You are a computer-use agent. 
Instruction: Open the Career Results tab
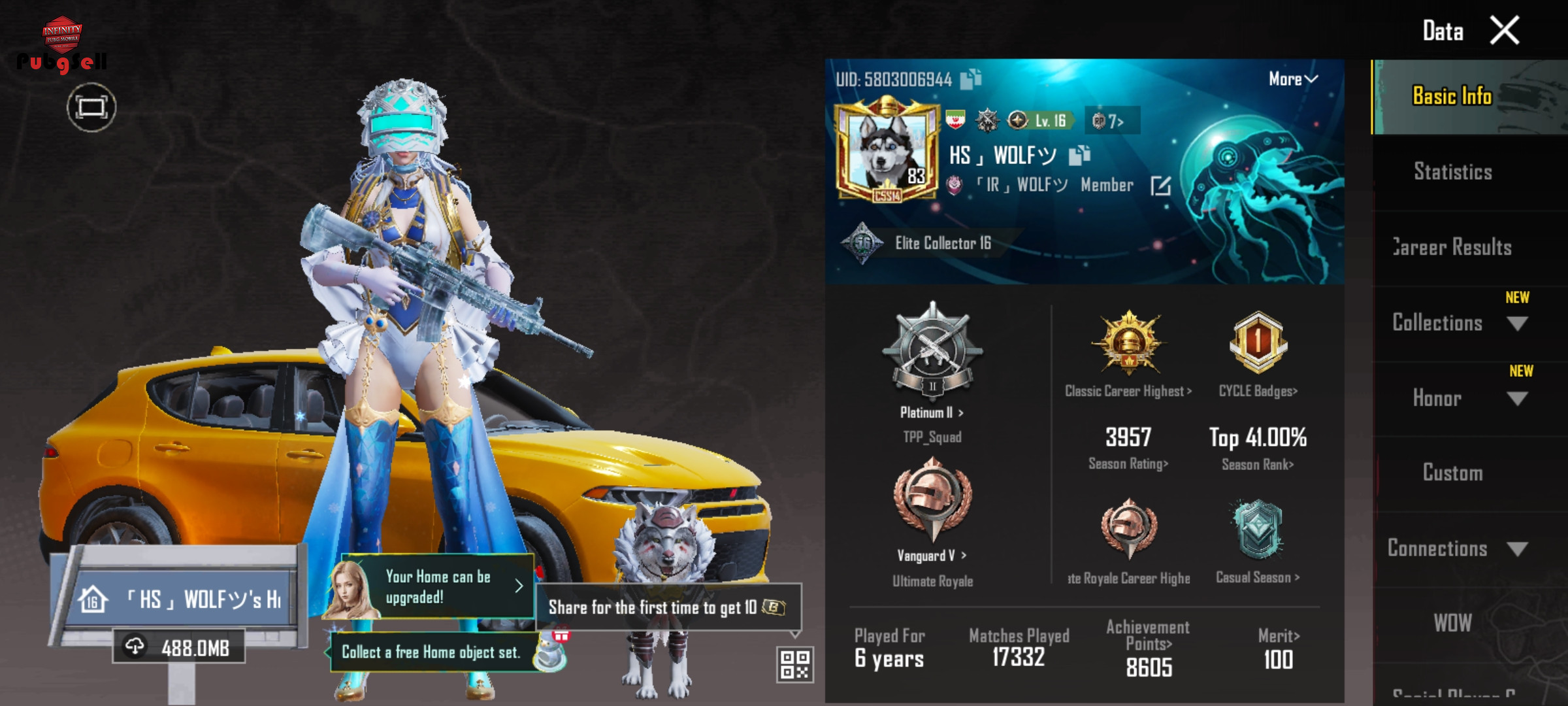click(x=1452, y=248)
